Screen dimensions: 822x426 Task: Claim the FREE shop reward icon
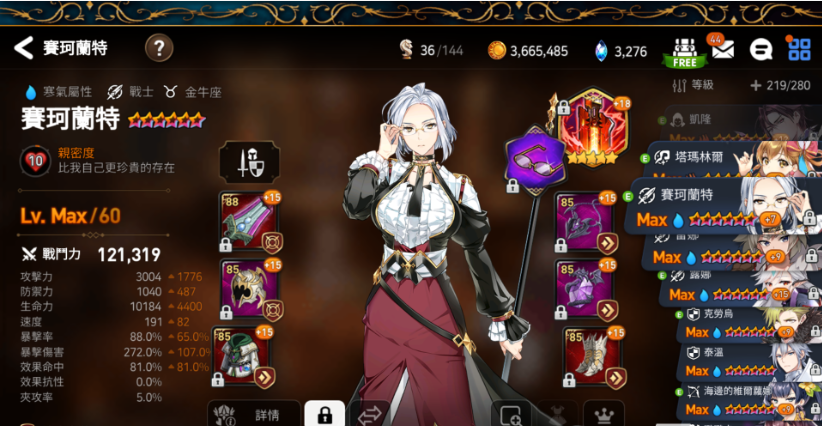684,51
